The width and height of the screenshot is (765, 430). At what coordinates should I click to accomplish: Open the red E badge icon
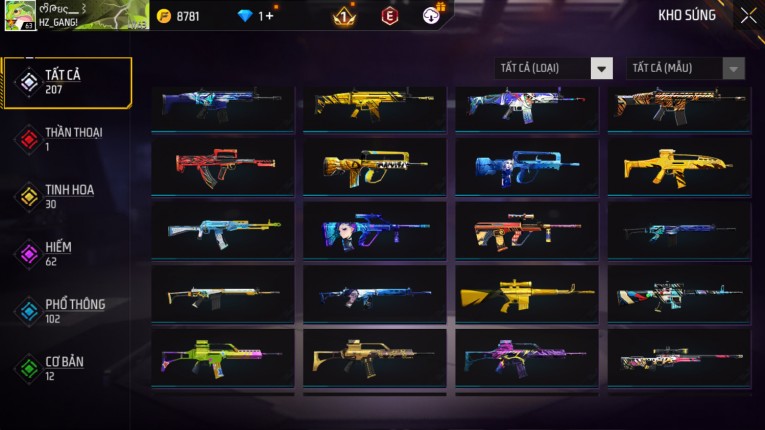389,16
